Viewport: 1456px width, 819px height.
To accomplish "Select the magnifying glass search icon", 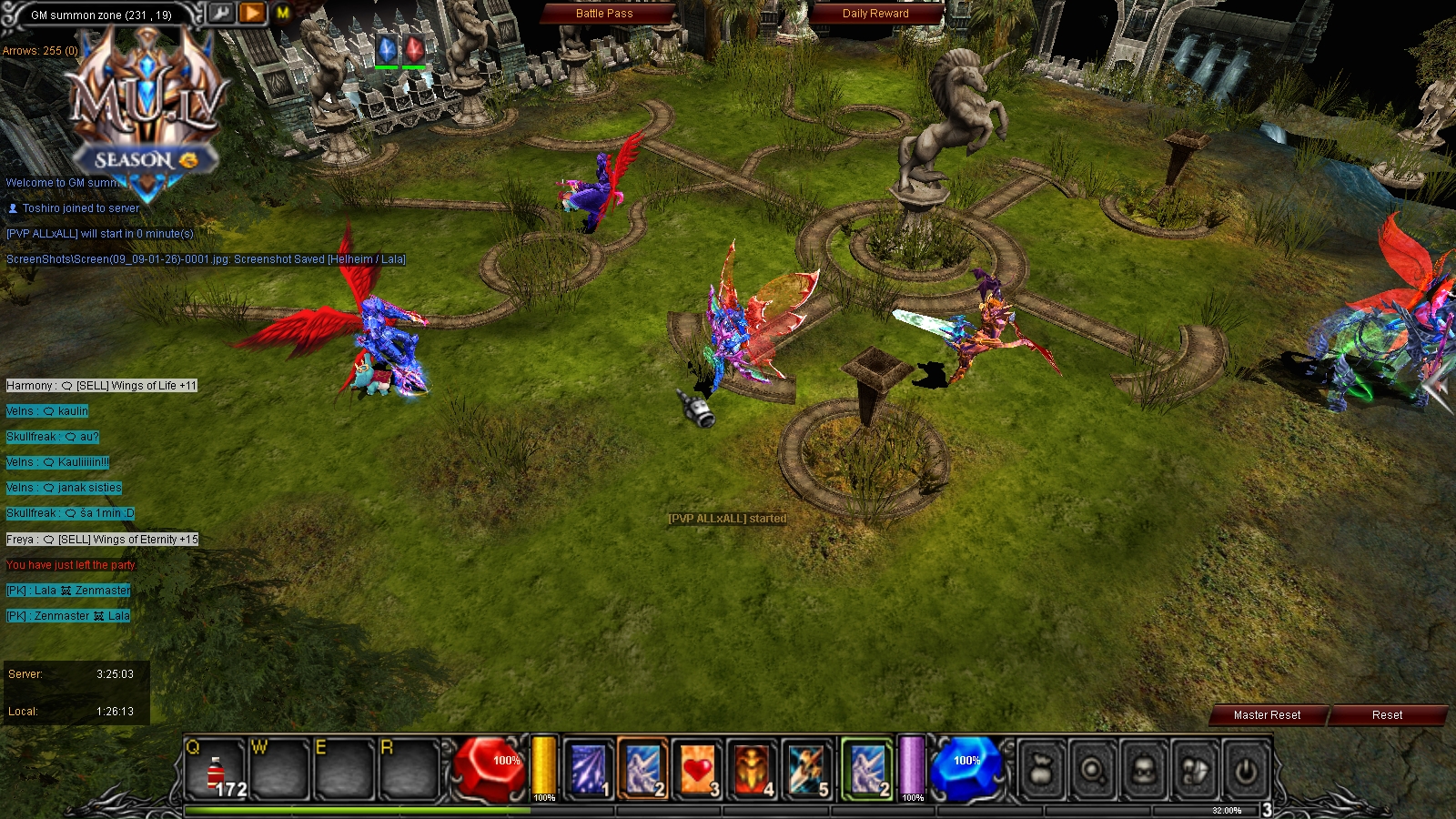I will pos(1091,769).
